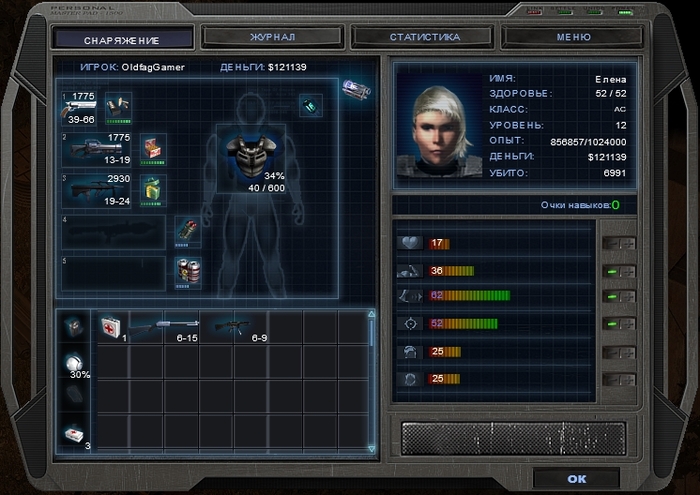Screen dimensions: 700x495
Task: Select the green gift box ammo icon
Action: click(x=152, y=189)
